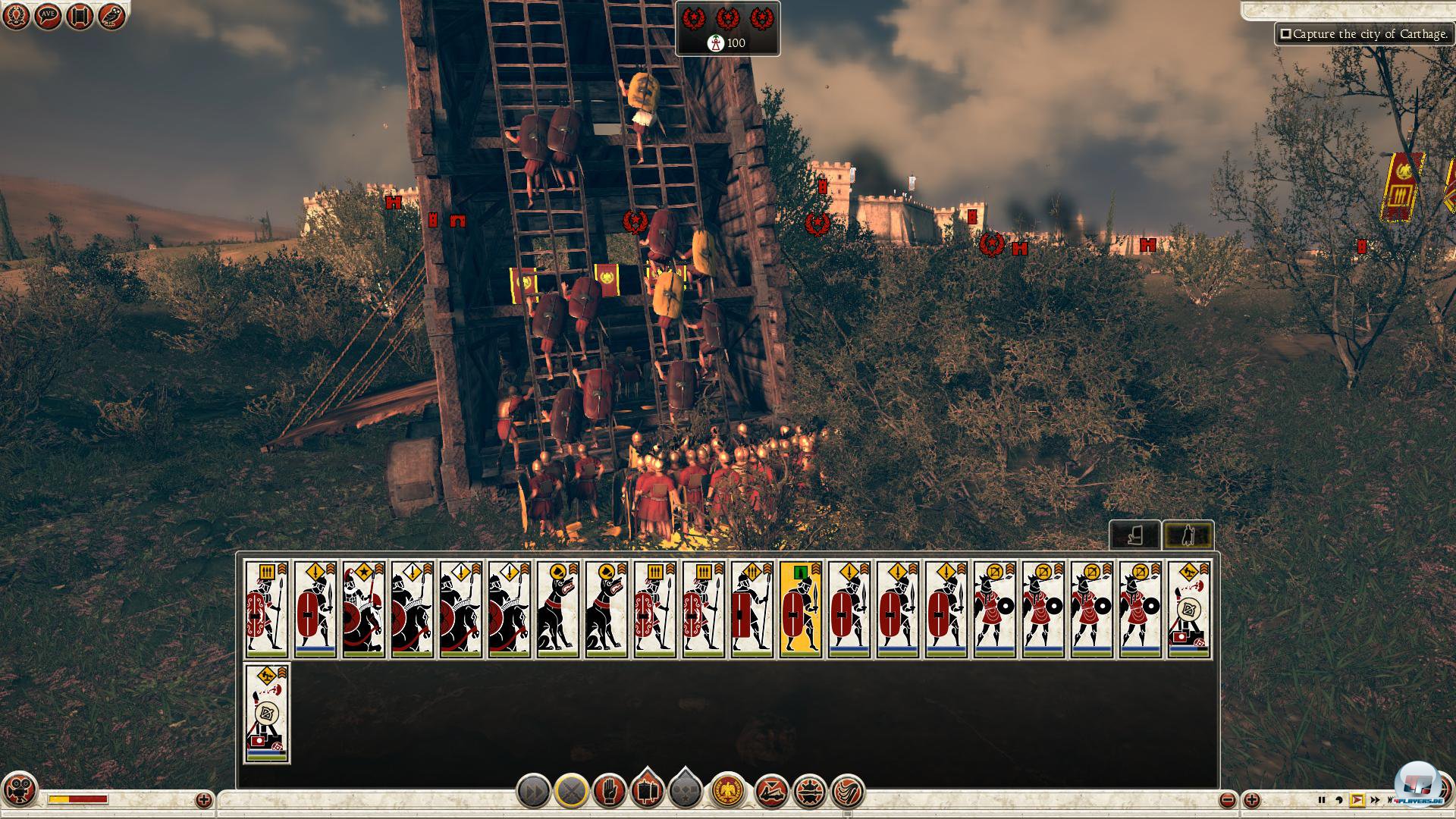Open the AVE speech bubble chat button

(x=48, y=17)
